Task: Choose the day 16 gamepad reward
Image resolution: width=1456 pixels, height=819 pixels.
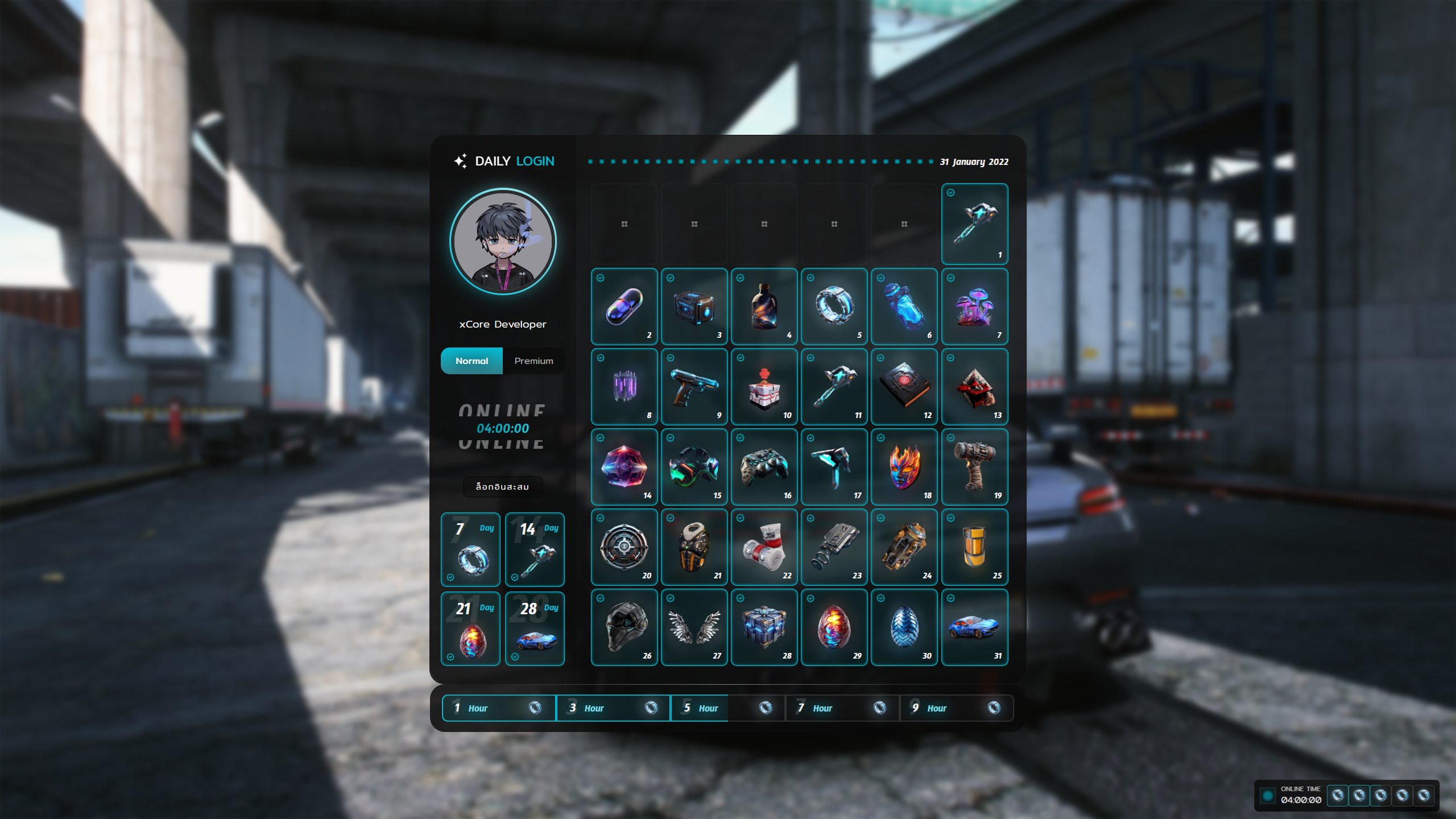Action: coord(764,467)
